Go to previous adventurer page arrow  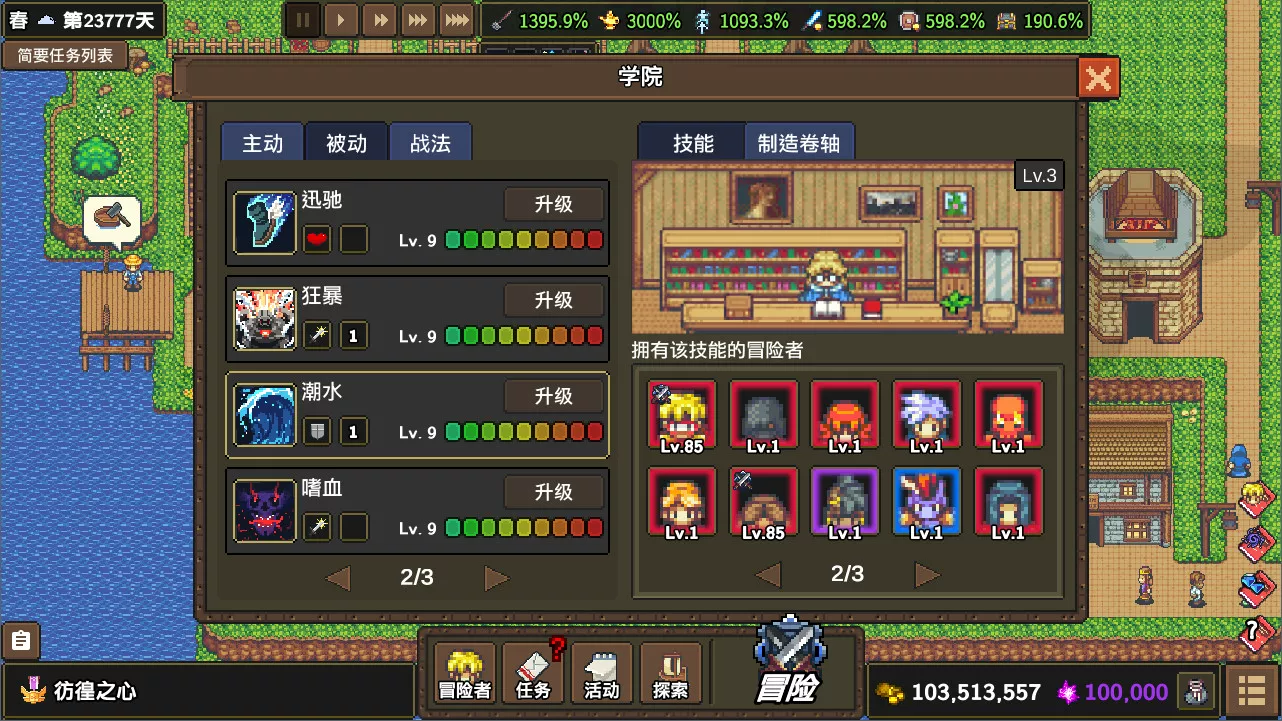(766, 574)
